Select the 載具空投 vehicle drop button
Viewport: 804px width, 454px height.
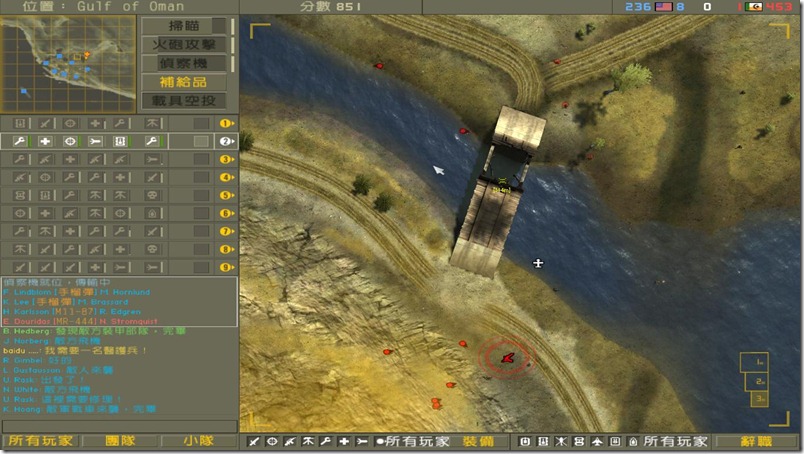pyautogui.click(x=184, y=100)
